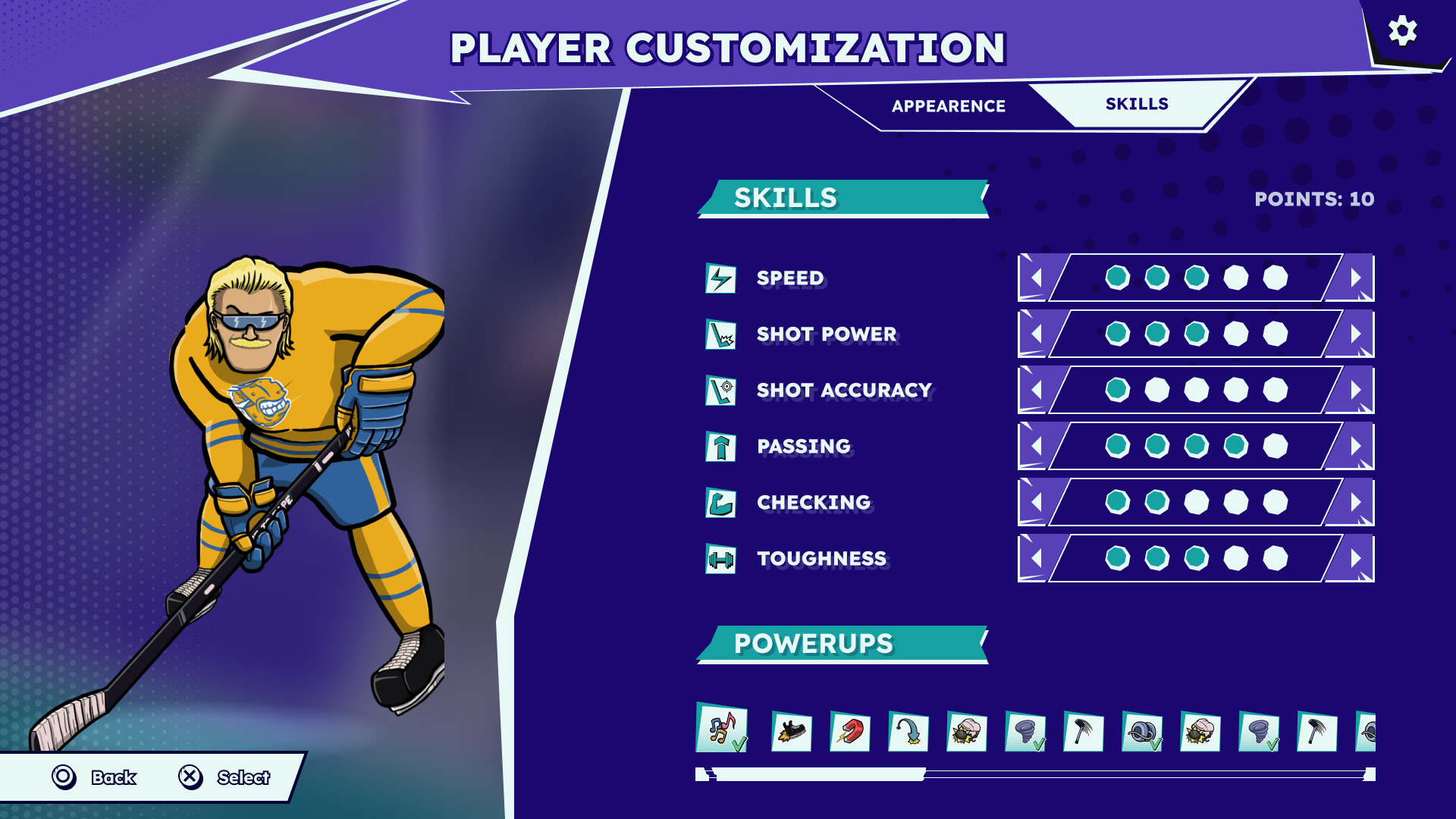Click Checking's left arrow to decrease
This screenshot has width=1456, height=819.
1036,503
